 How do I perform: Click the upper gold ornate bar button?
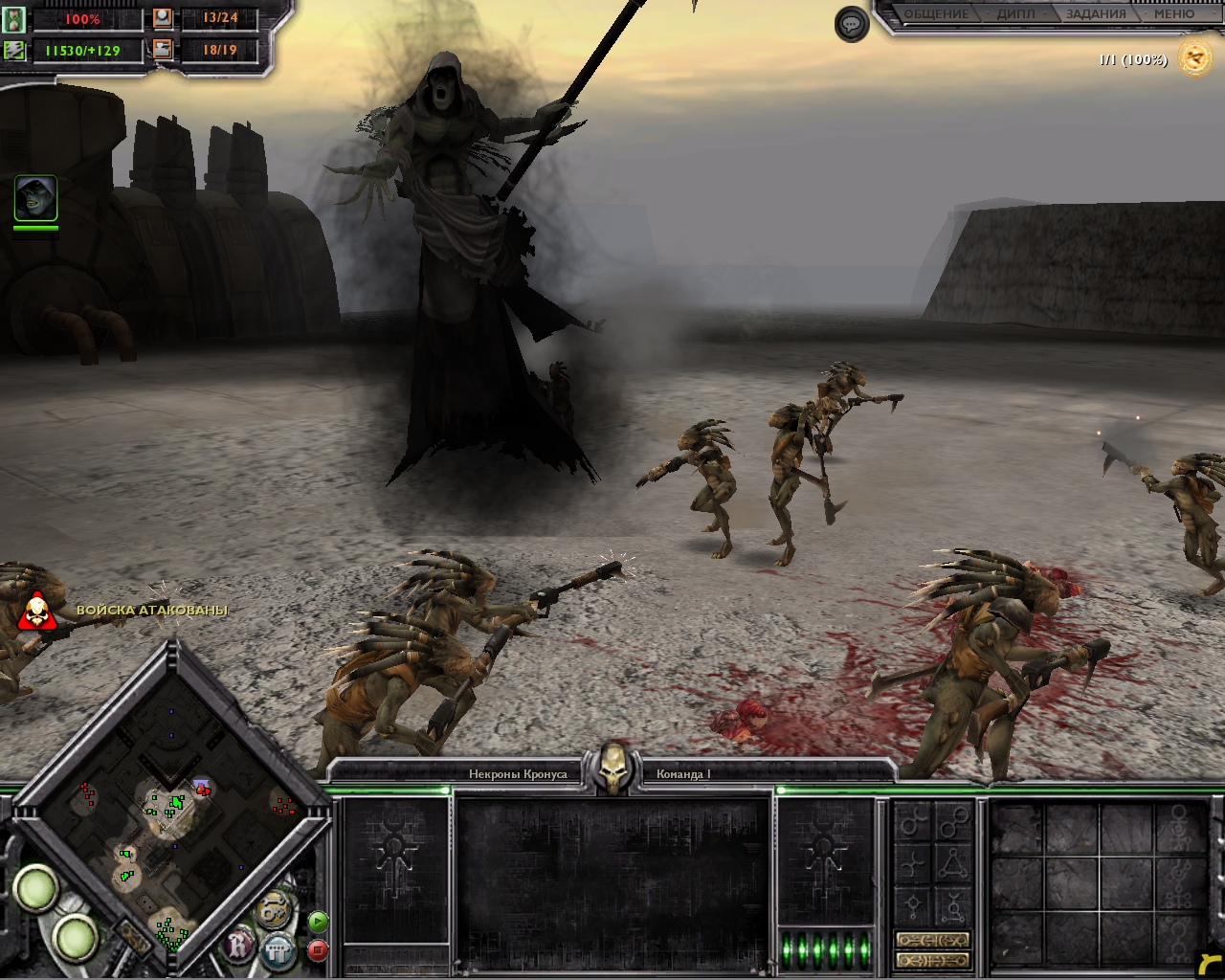pyautogui.click(x=932, y=940)
